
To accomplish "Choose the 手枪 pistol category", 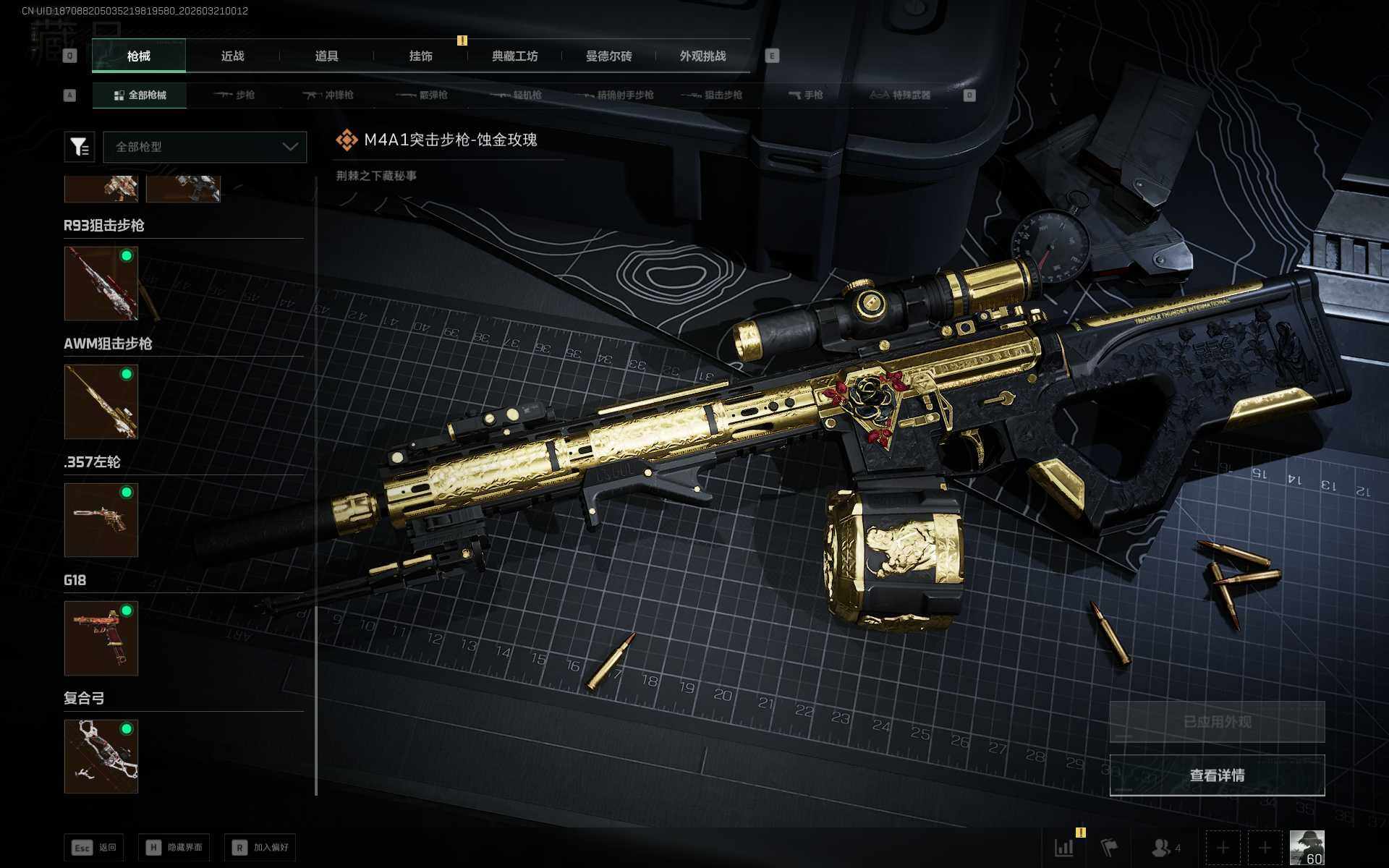I will pos(805,95).
